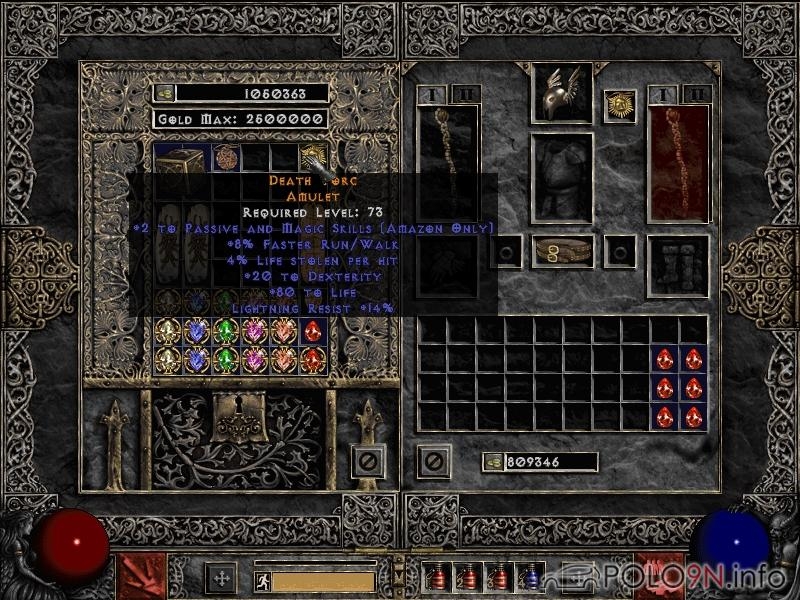The width and height of the screenshot is (800, 600).
Task: Click the stash gold withdraw button
Action: point(164,93)
